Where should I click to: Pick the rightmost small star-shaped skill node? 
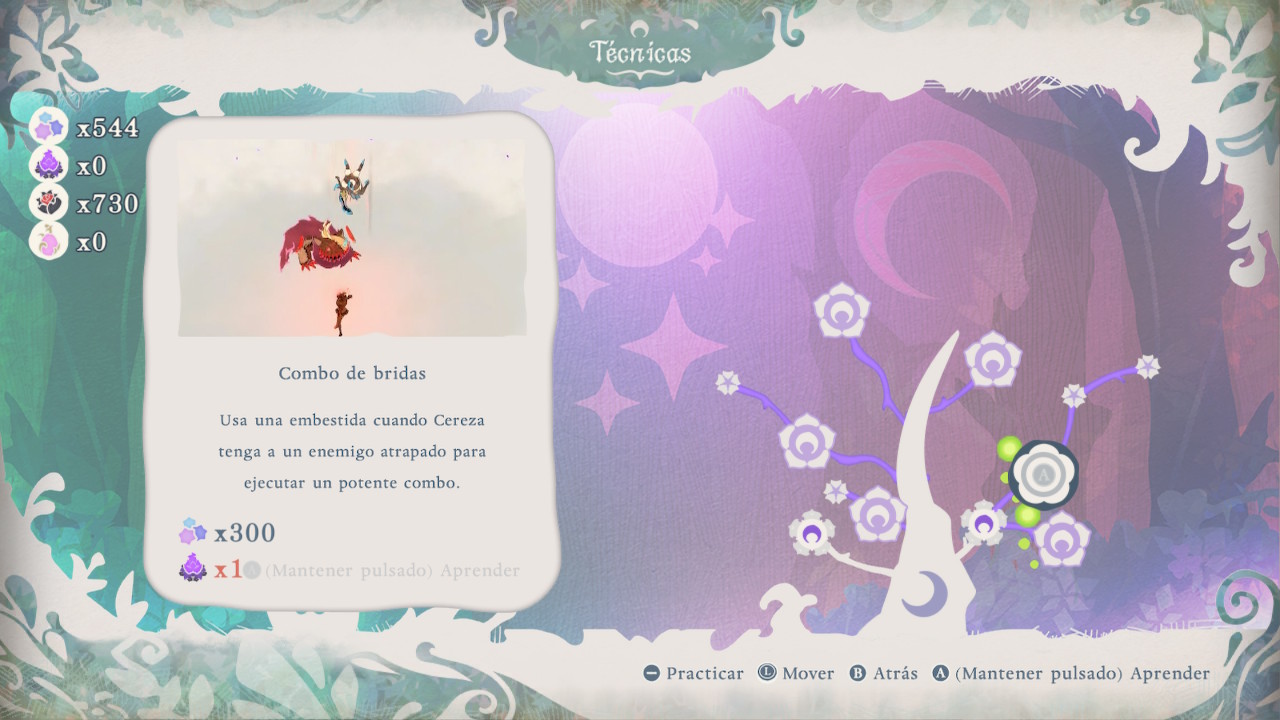click(x=1148, y=367)
